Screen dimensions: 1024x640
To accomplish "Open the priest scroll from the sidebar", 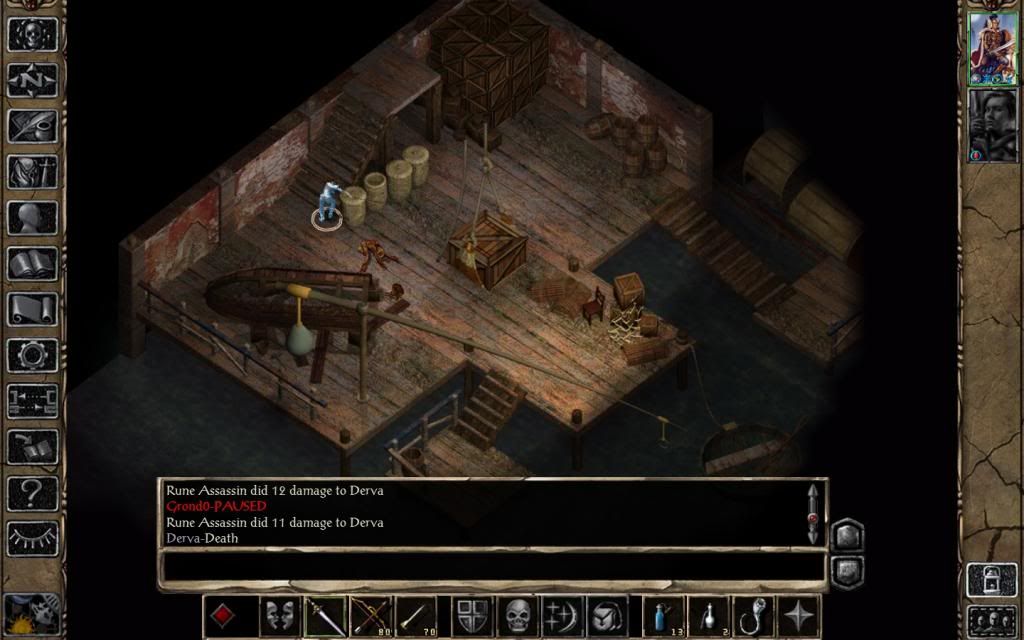I will point(32,309).
